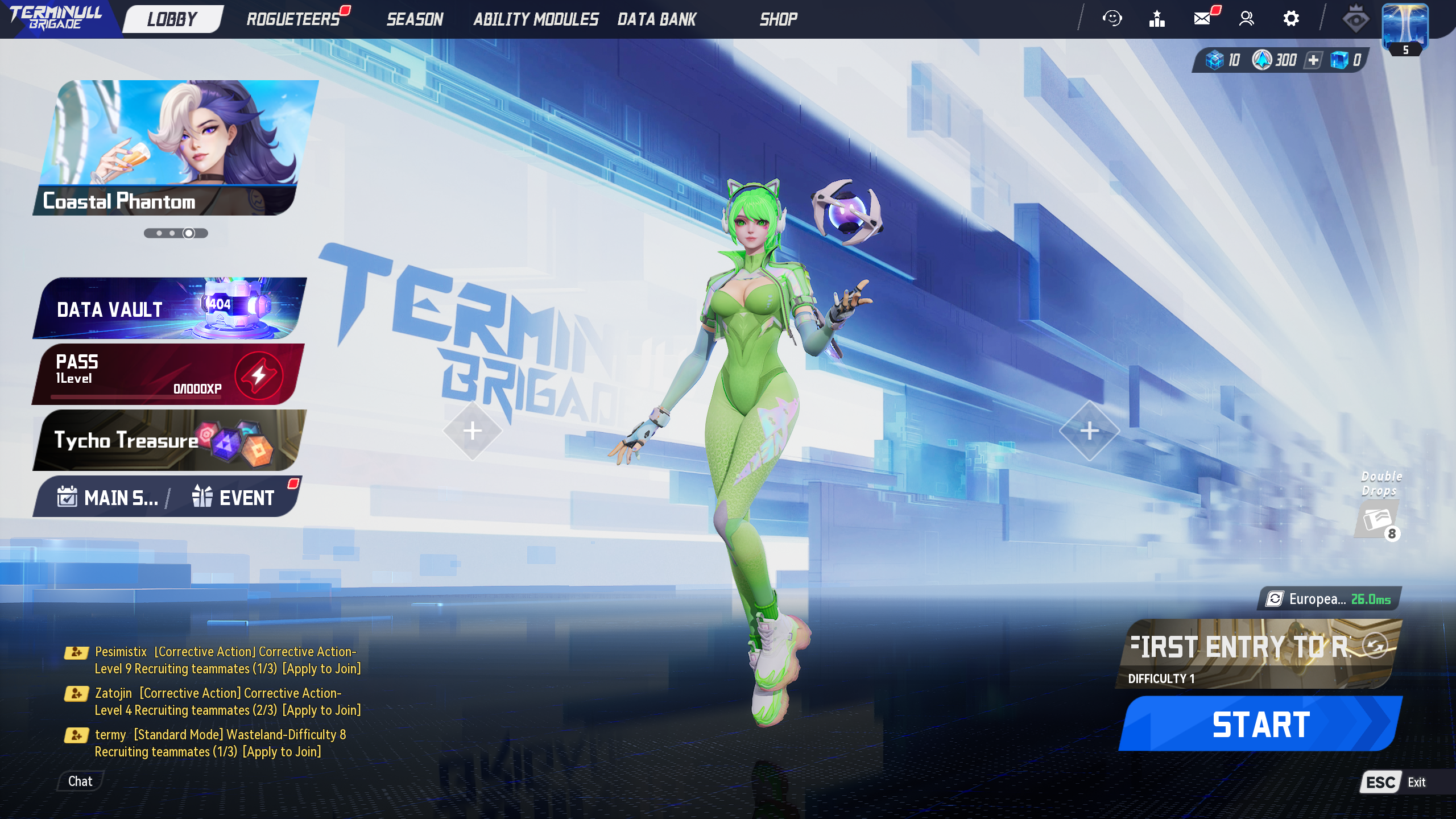Change the First Entry mission selection

coord(1374,646)
